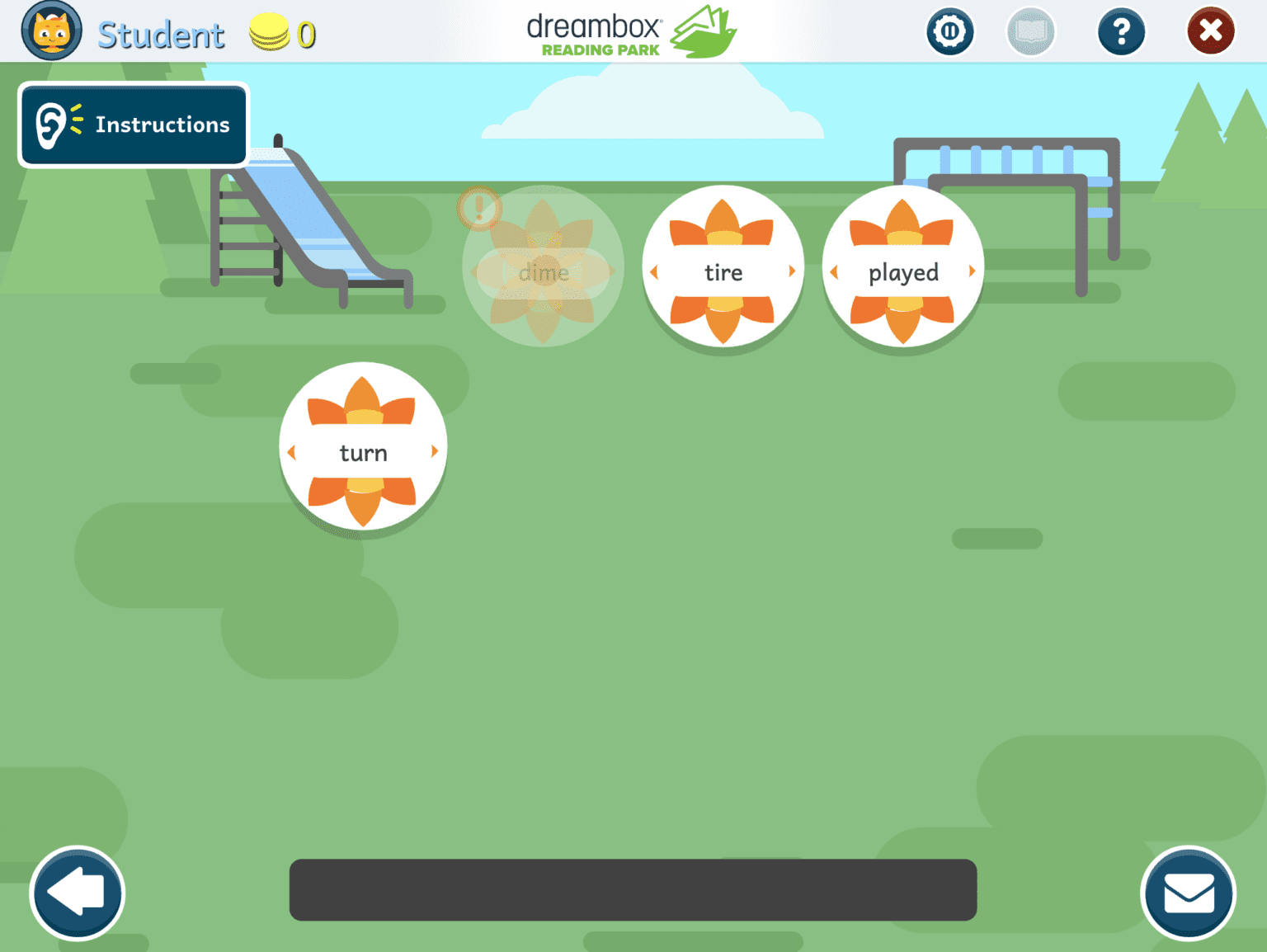Click the left arrow on the turn flower
1267x952 pixels.
[x=291, y=450]
